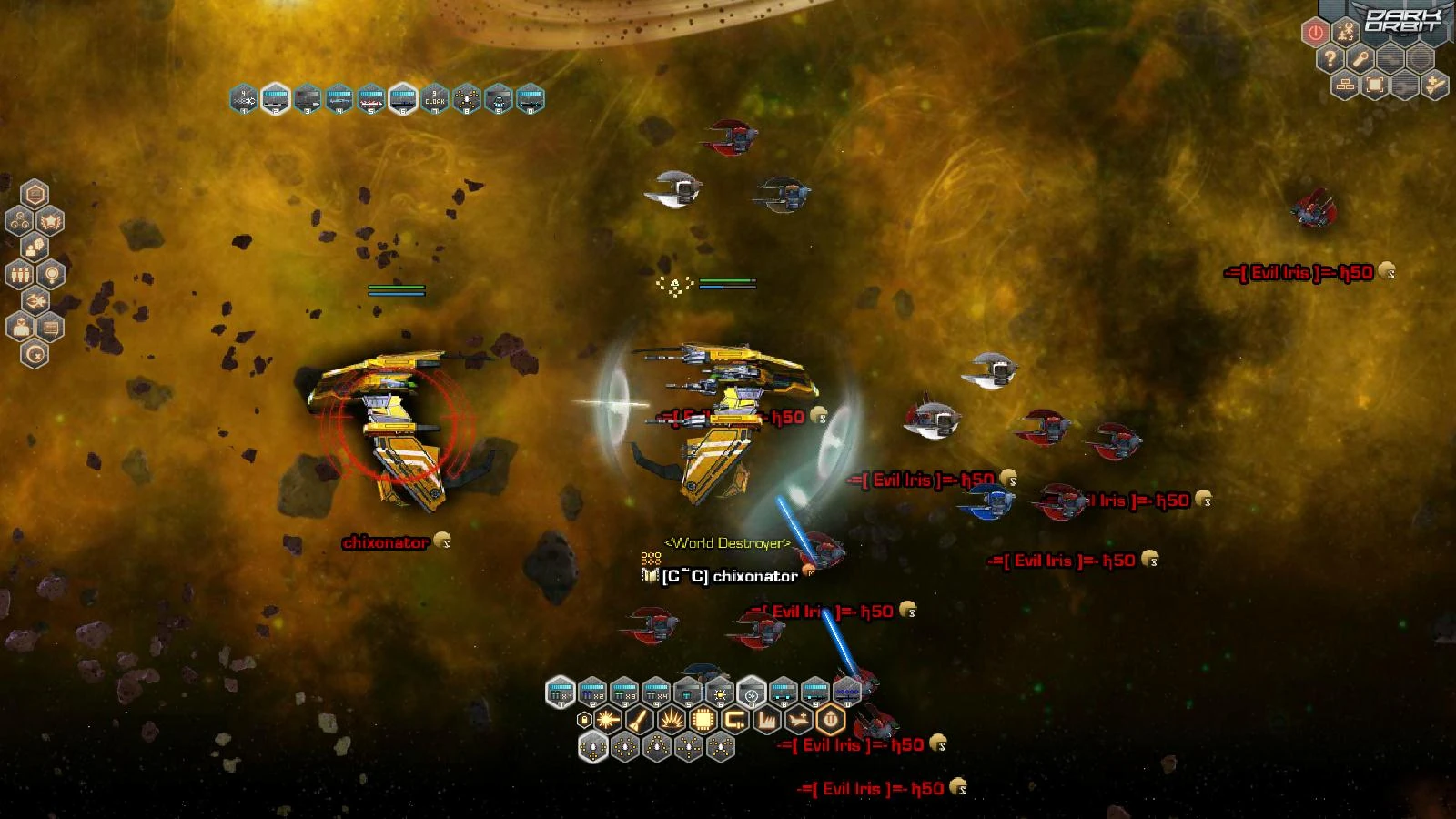Open the rocket category icon
This screenshot has height=819, width=1456.
(x=639, y=721)
